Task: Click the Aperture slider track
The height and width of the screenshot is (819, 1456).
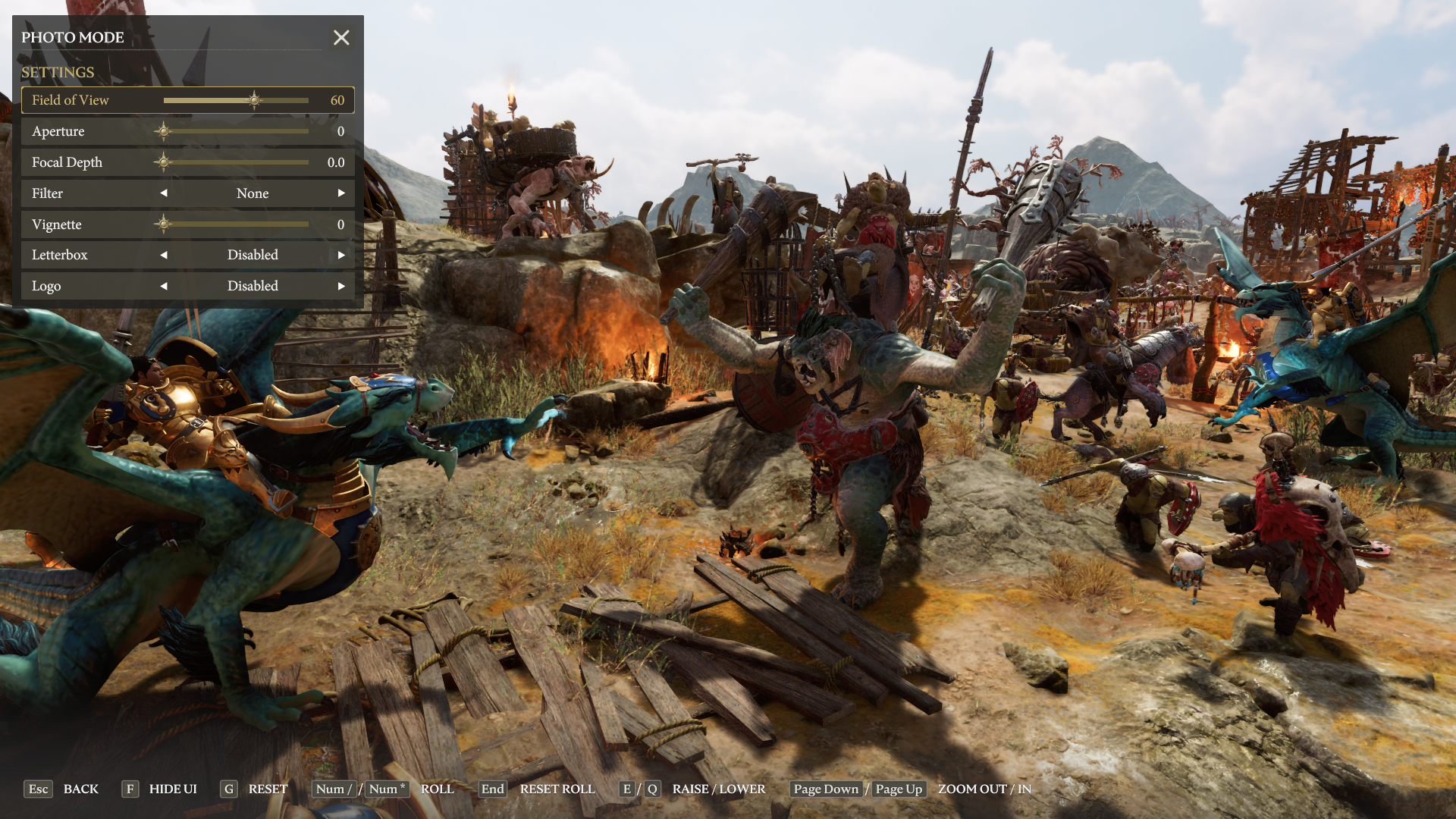Action: pos(235,131)
